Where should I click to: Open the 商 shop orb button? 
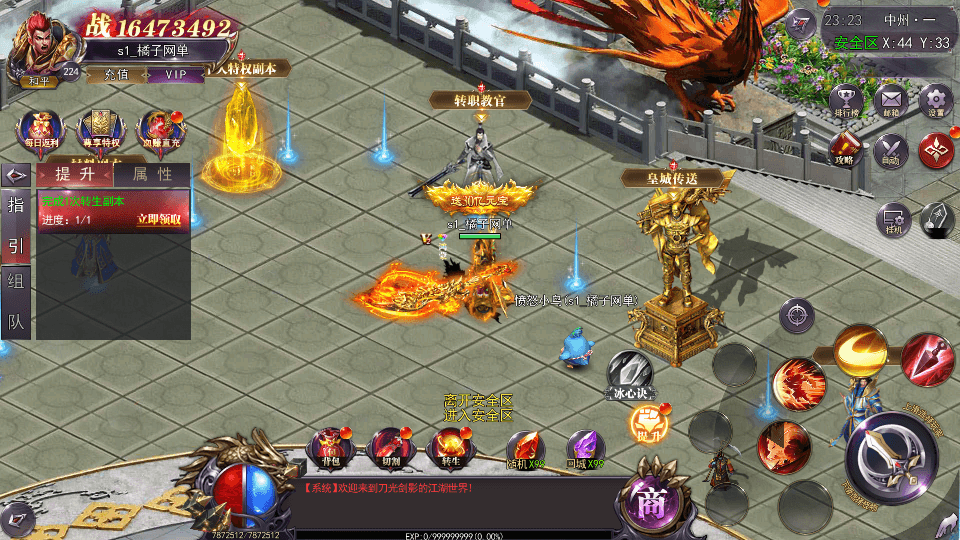click(653, 500)
